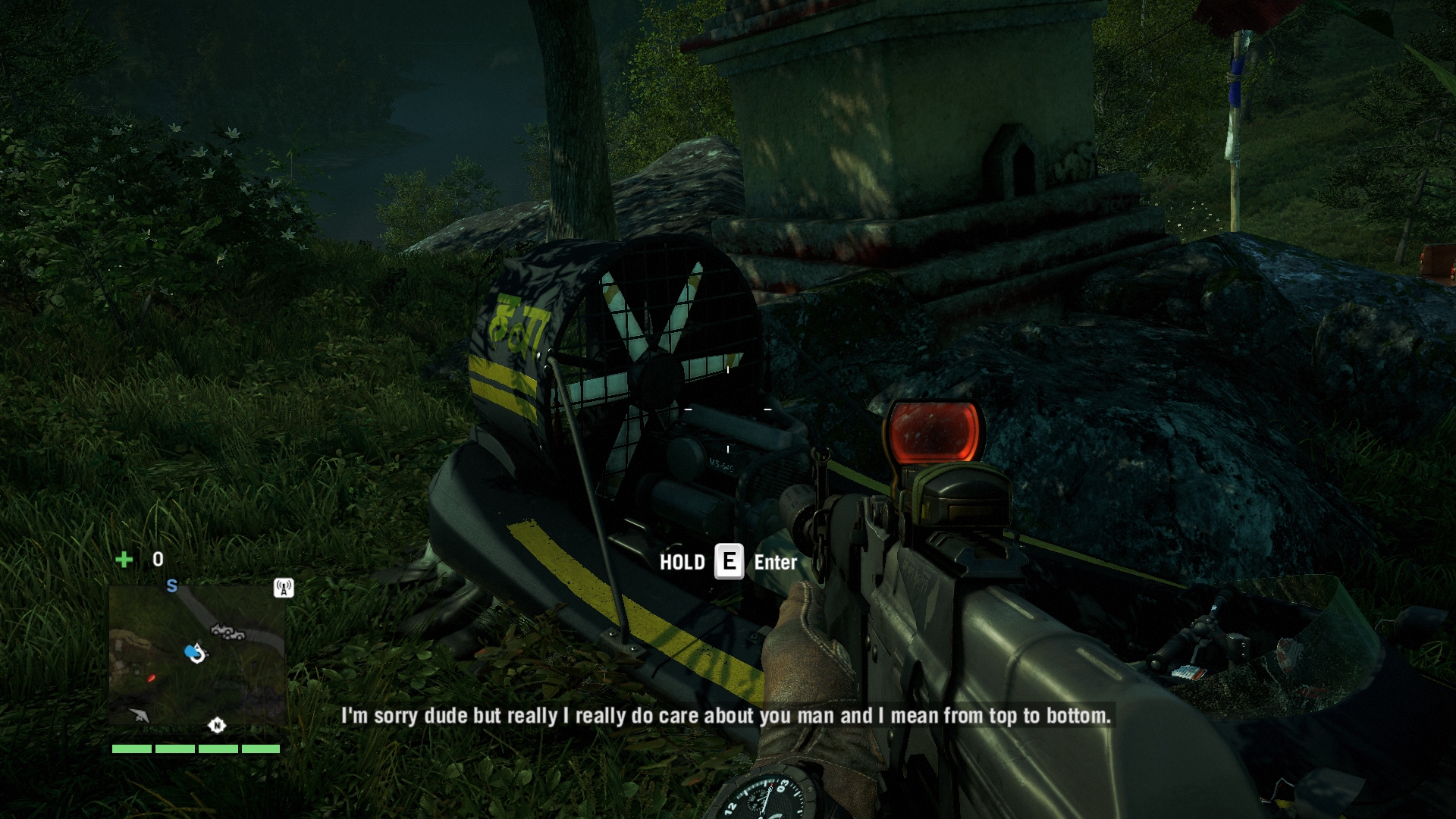Click the green healing syringe plus icon

pos(124,560)
